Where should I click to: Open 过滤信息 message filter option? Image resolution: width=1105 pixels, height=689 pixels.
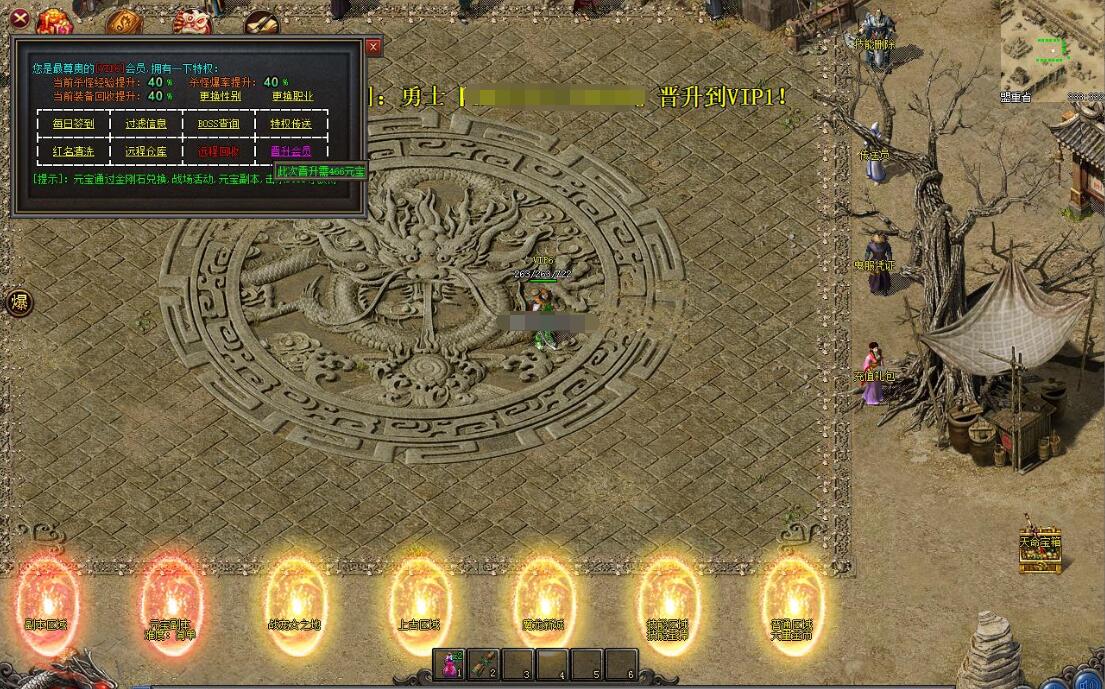click(x=146, y=124)
